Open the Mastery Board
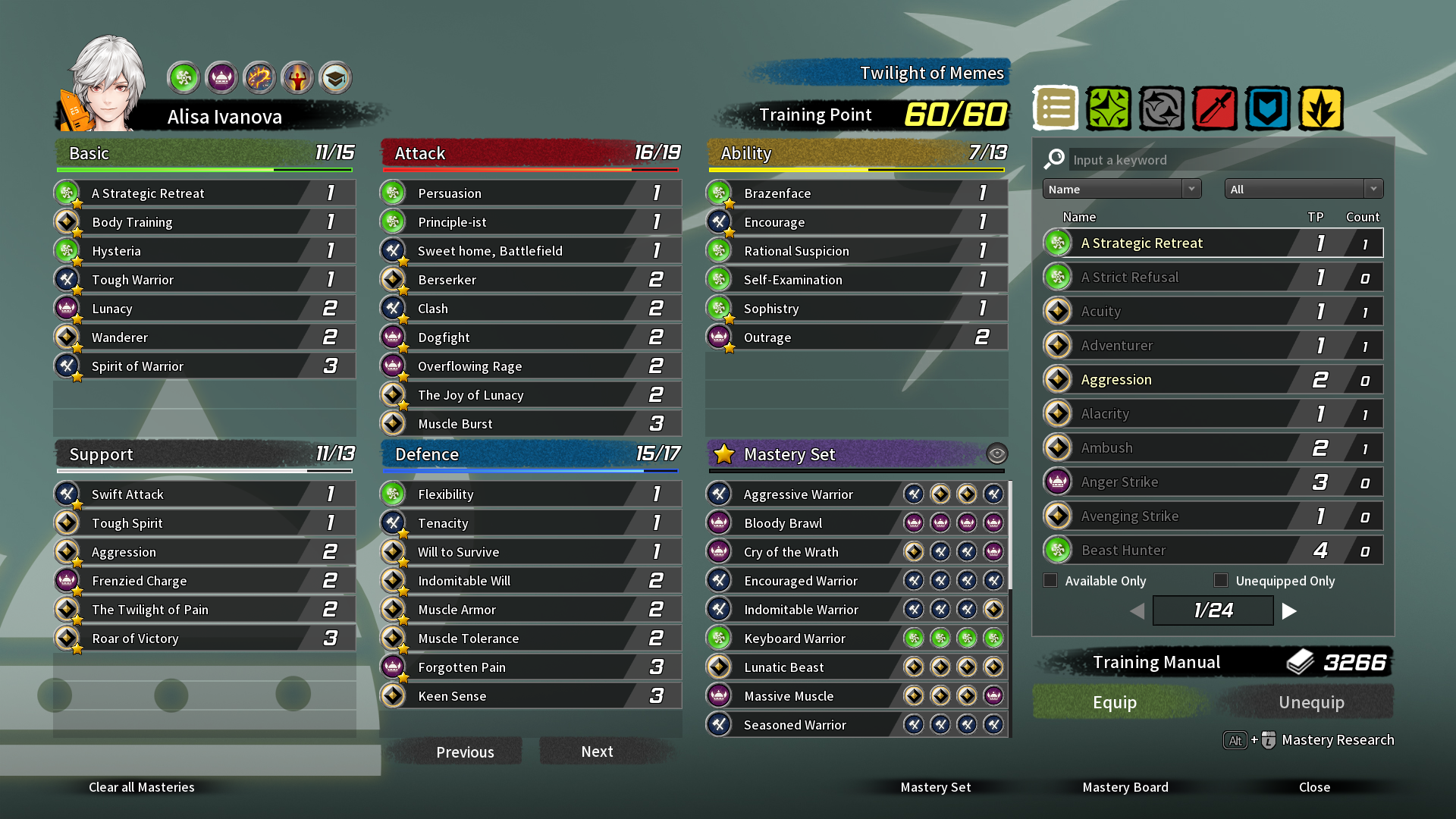Screen dimensions: 1456x819 point(1125,787)
